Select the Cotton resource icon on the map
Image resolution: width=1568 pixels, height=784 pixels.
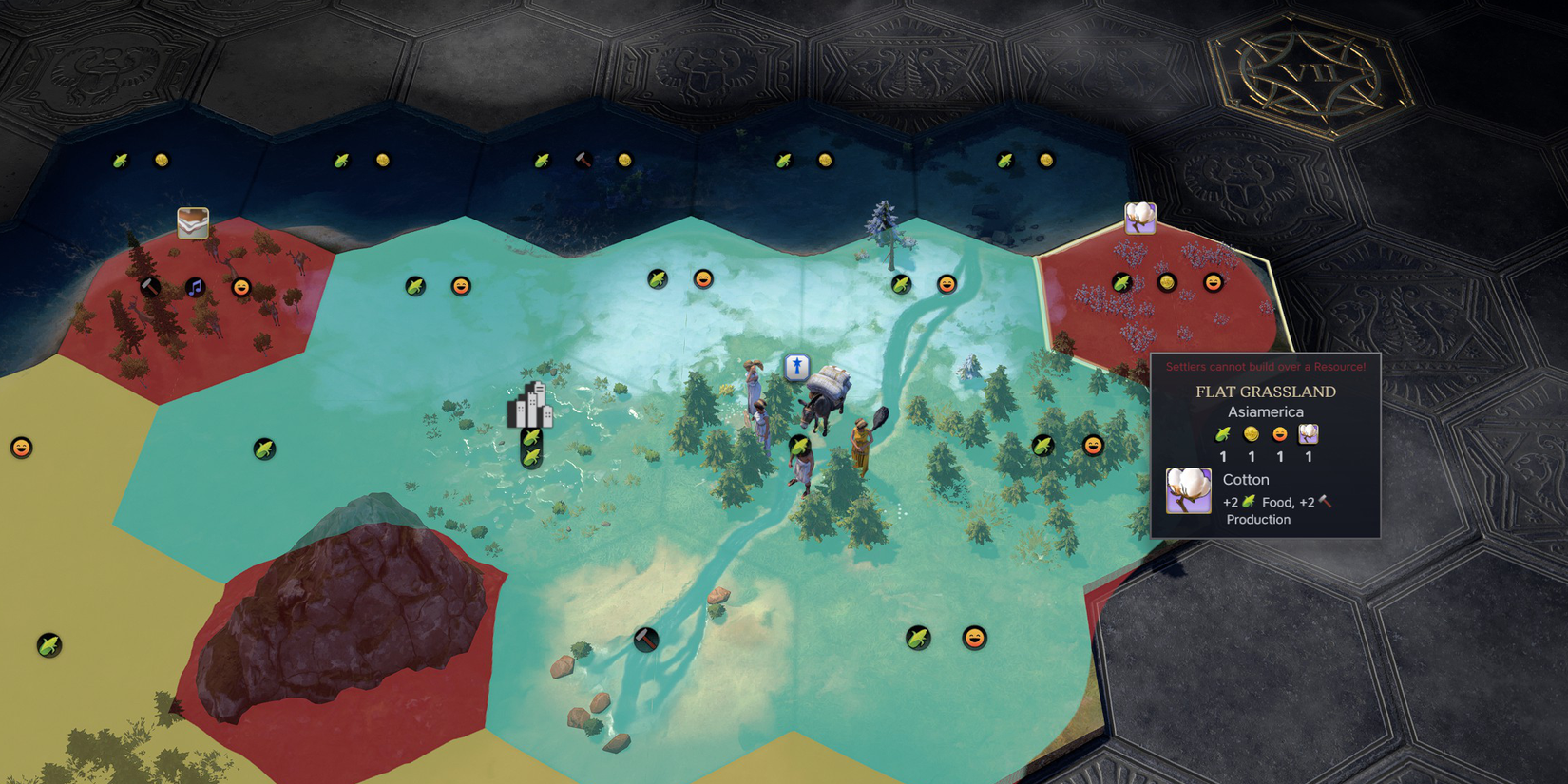[x=1140, y=218]
